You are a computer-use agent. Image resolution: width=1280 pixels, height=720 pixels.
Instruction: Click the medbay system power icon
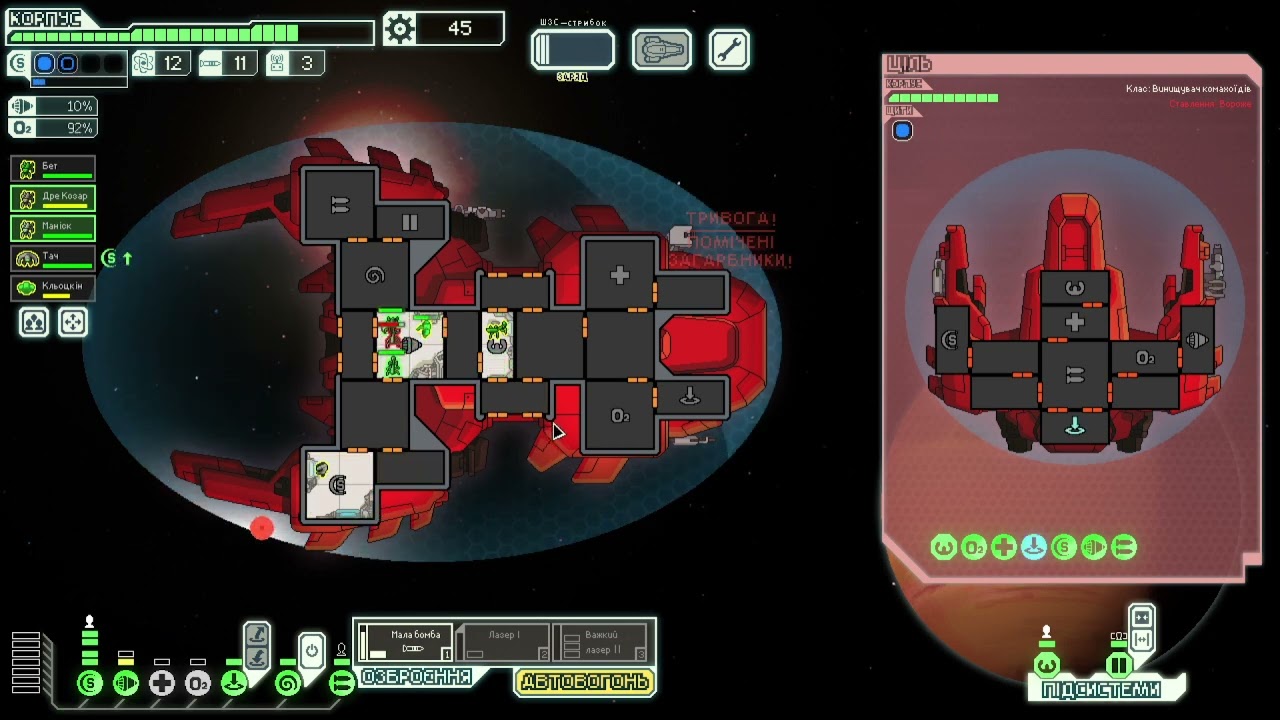[162, 684]
